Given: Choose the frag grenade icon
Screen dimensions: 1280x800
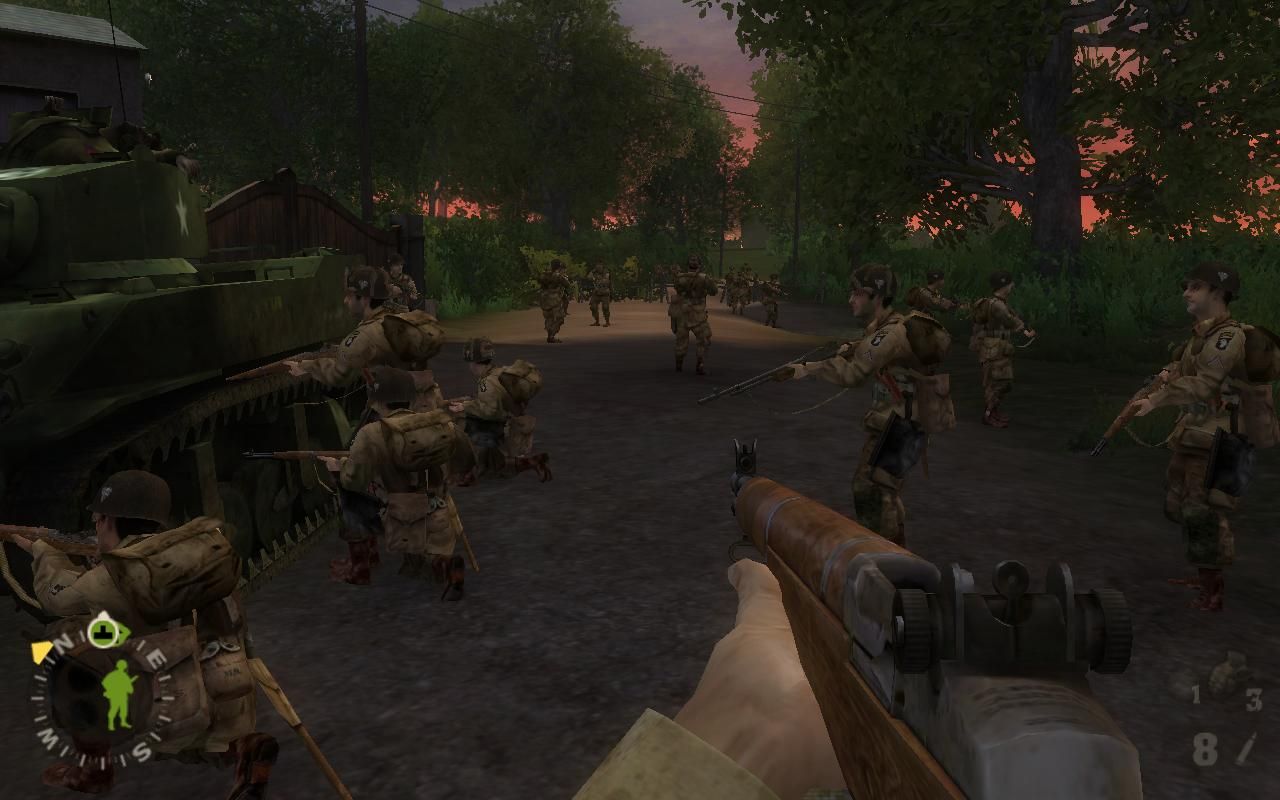Looking at the screenshot, I should pos(1225,673).
